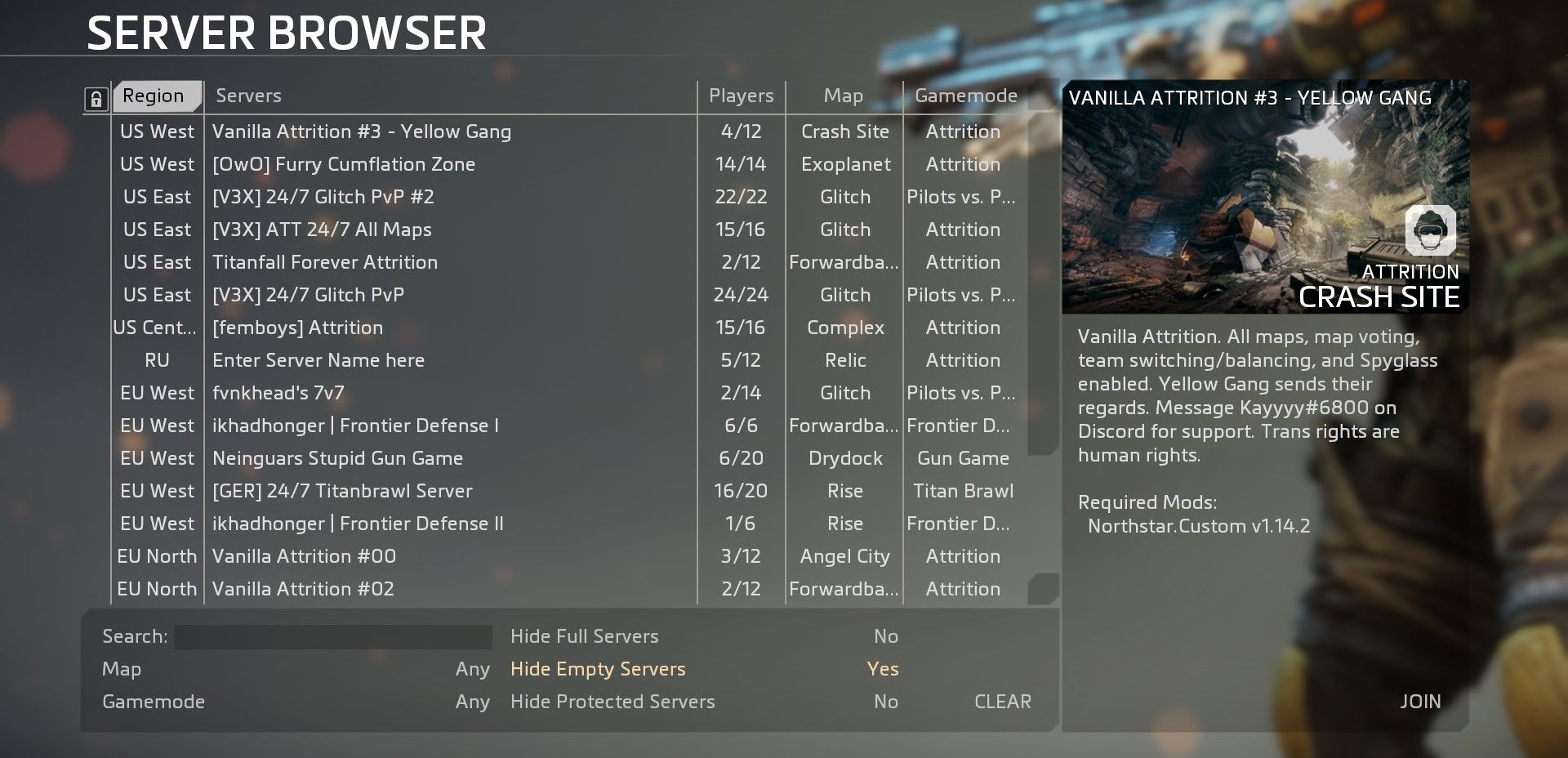Toggle the Hide Empty Servers setting
Viewport: 1568px width, 758px height.
882,669
